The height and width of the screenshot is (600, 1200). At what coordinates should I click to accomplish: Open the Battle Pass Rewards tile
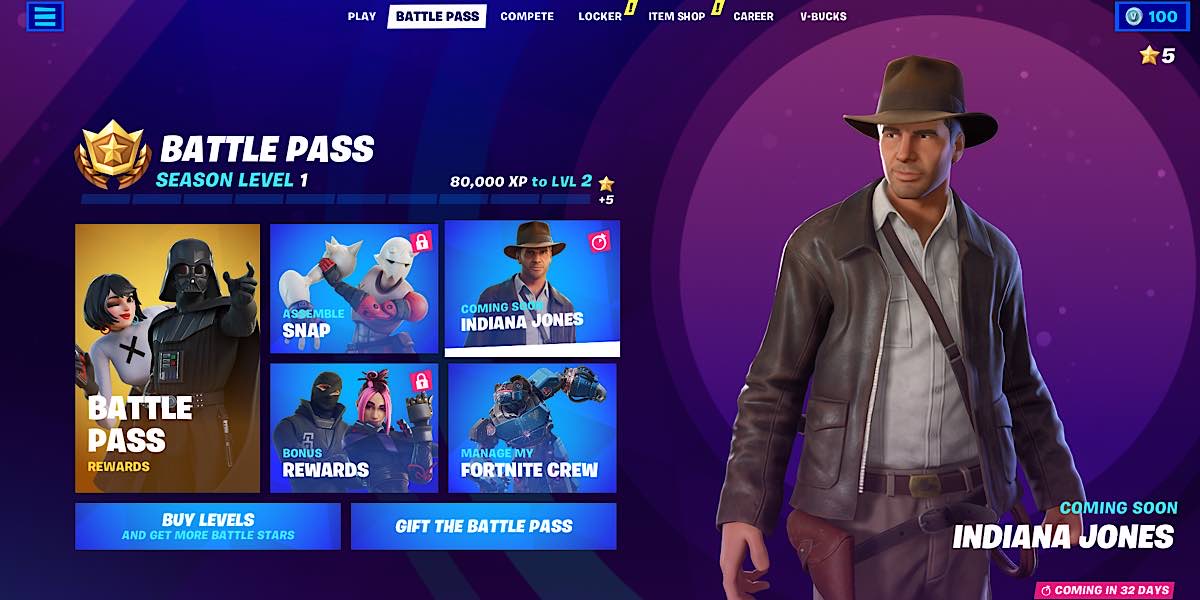[168, 358]
